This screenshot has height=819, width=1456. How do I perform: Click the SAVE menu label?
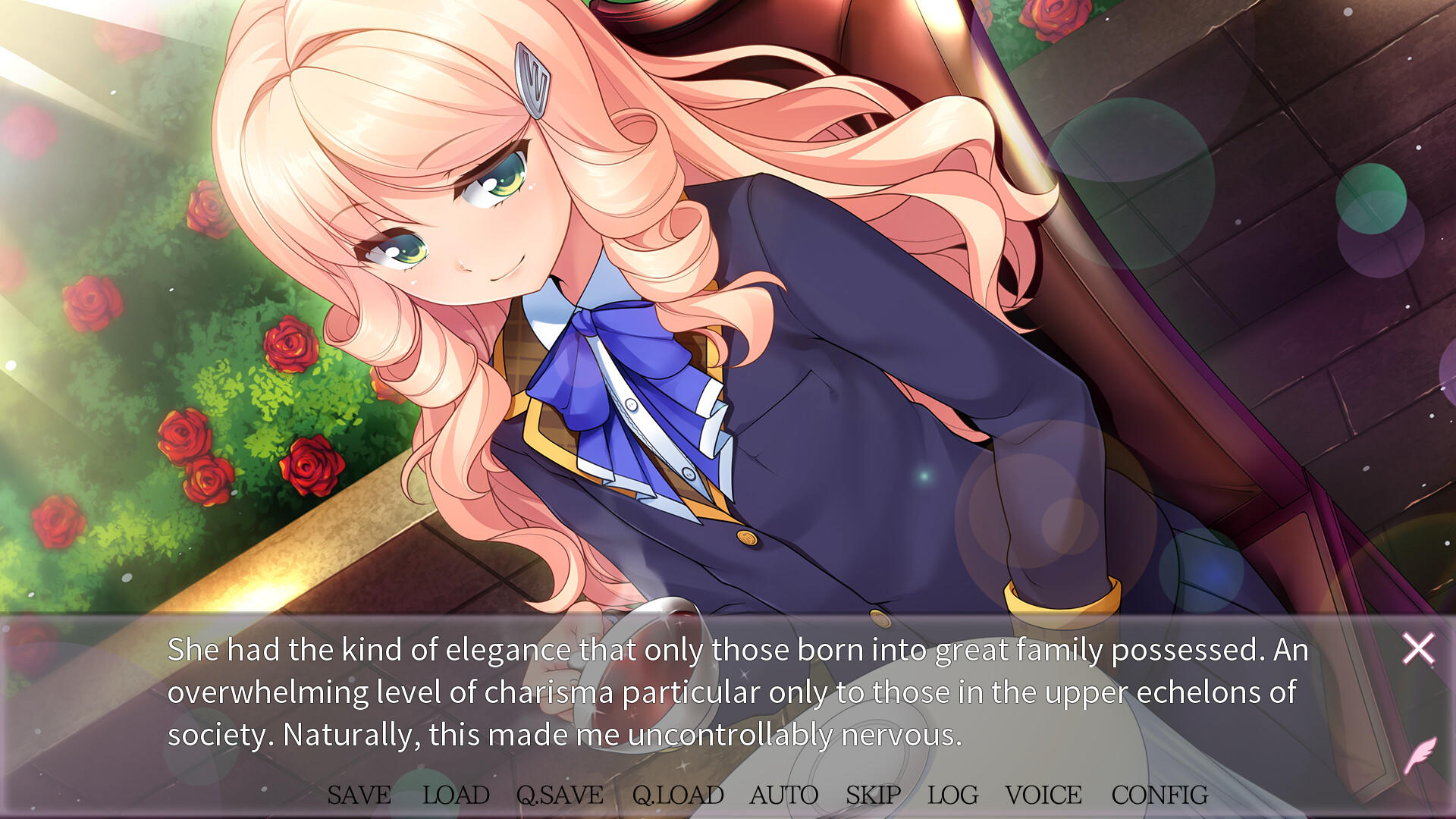tap(358, 795)
